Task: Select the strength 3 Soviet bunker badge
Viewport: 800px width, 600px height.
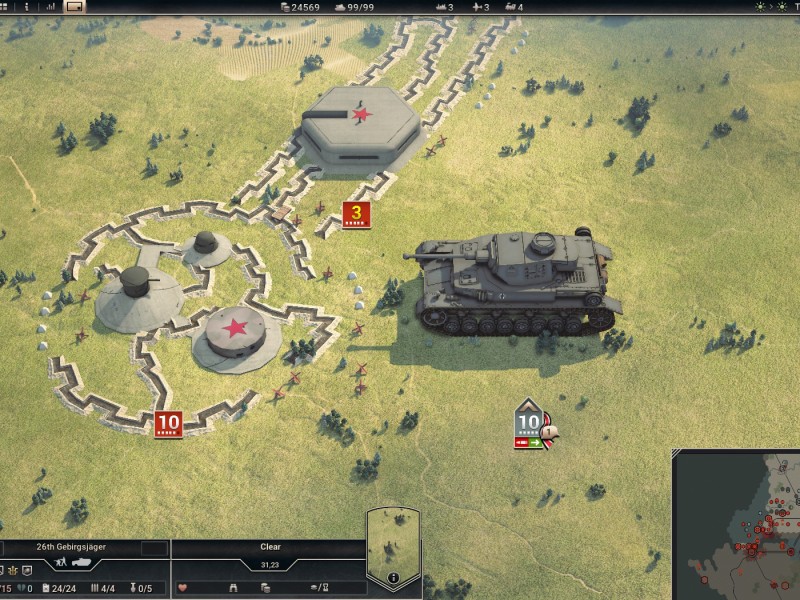Action: pos(356,214)
